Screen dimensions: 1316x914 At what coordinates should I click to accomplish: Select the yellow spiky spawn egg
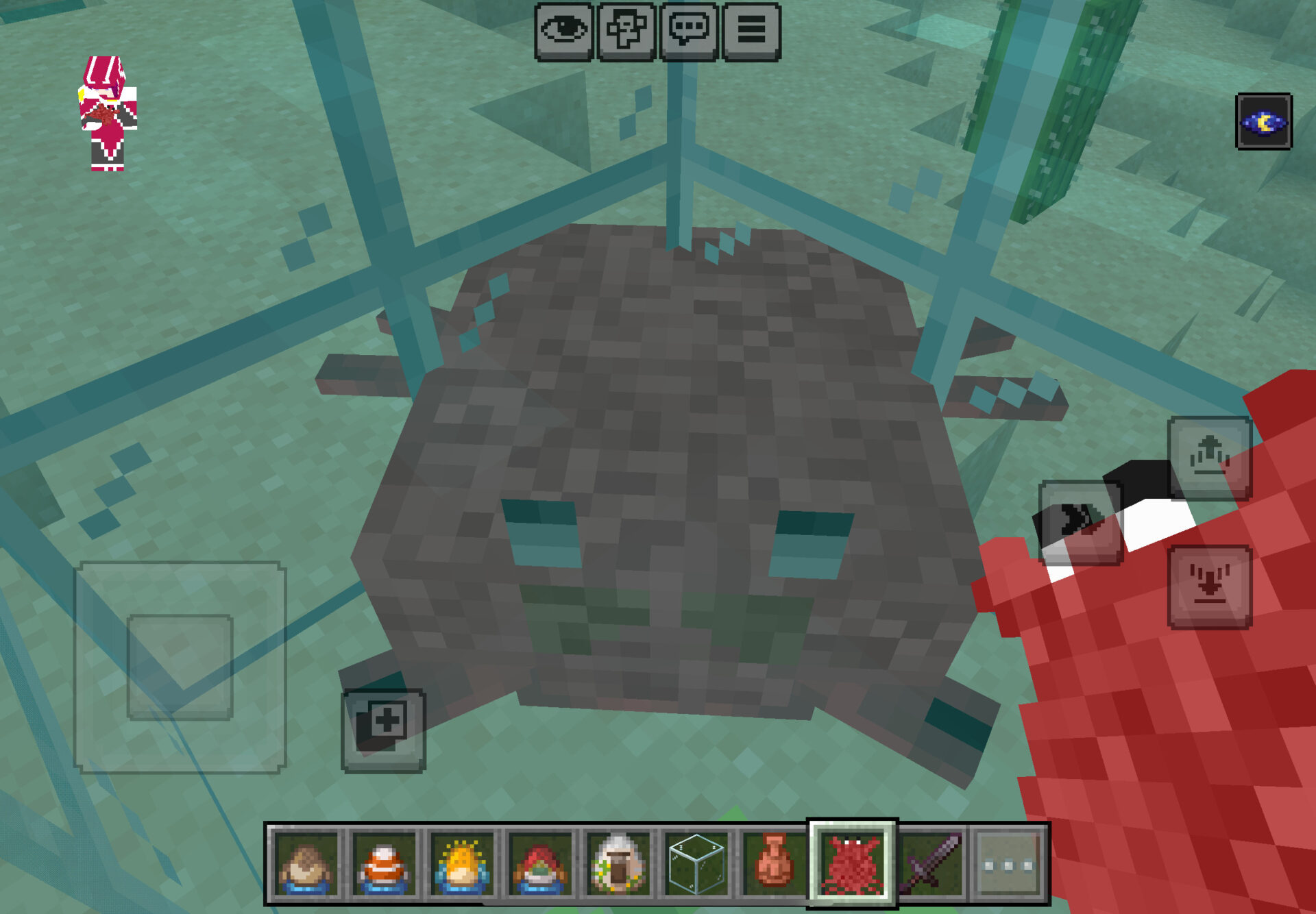462,865
